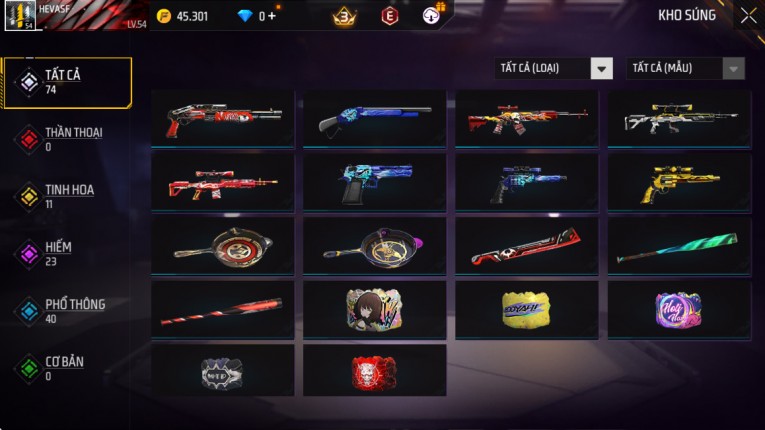
Task: Close the Kho Súng screen
Action: click(x=748, y=16)
